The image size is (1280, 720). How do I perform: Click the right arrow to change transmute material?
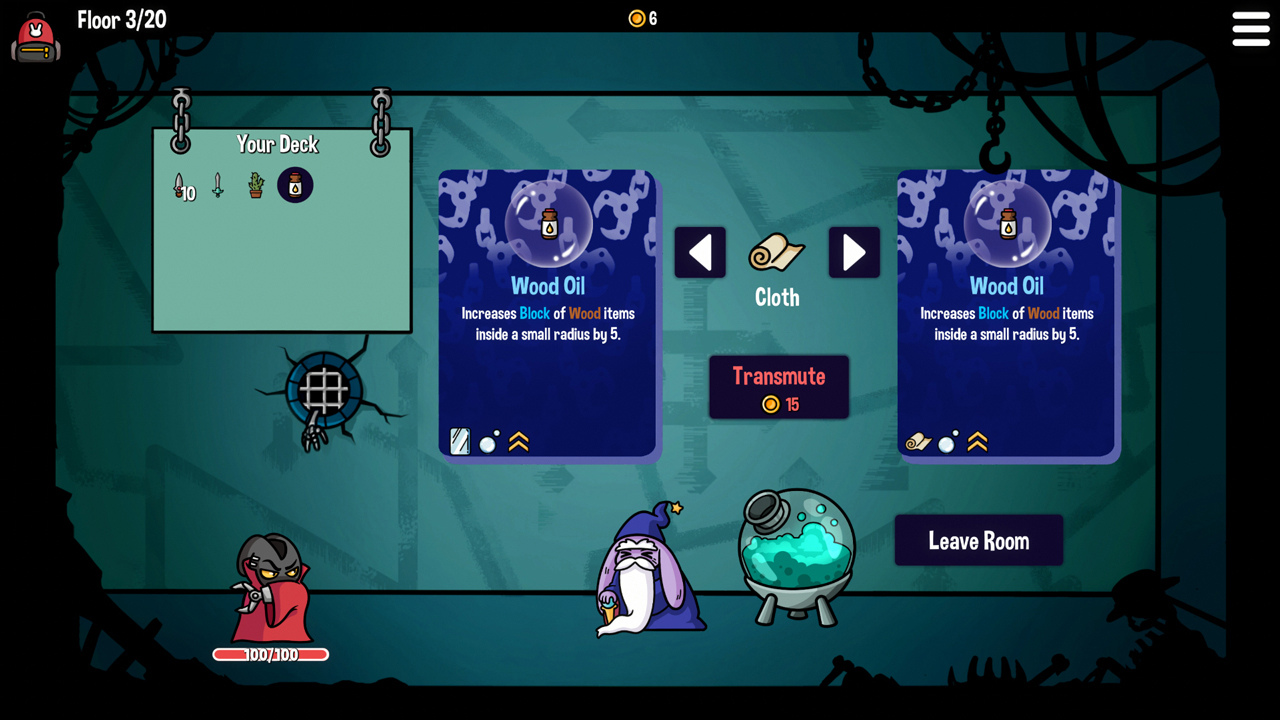click(854, 252)
